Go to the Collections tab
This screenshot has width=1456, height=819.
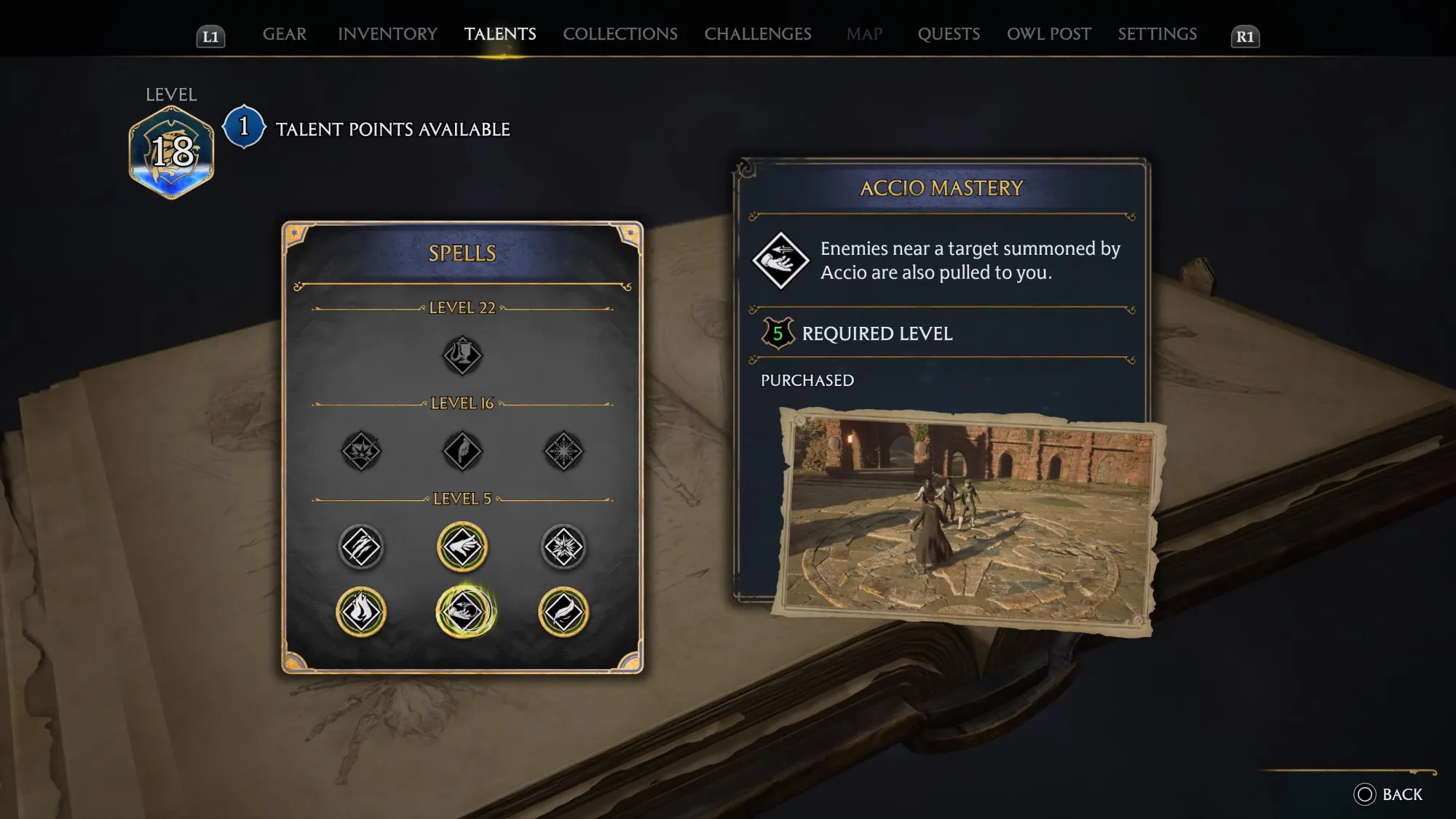coord(620,34)
